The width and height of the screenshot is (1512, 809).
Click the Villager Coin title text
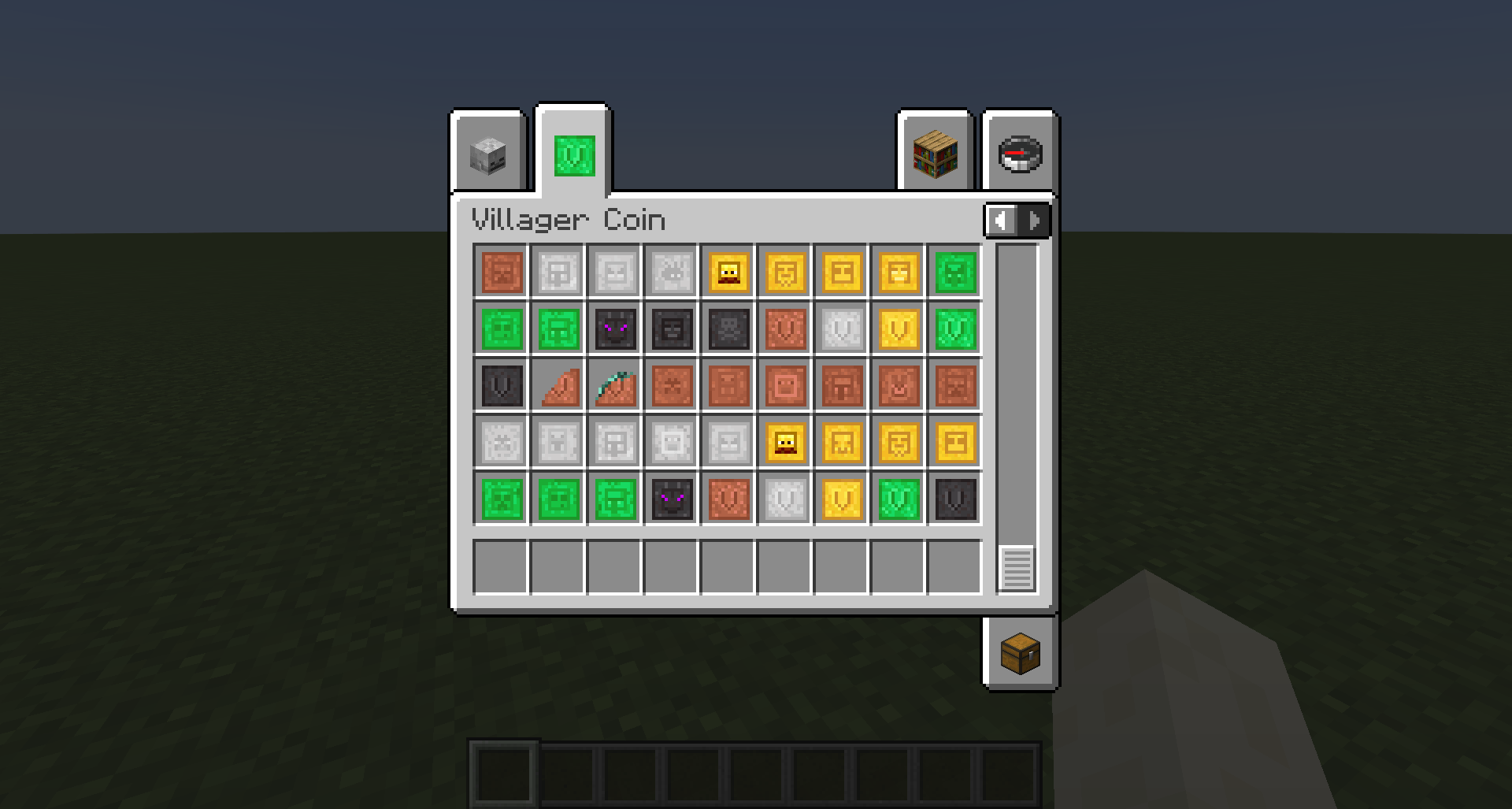pyautogui.click(x=567, y=220)
